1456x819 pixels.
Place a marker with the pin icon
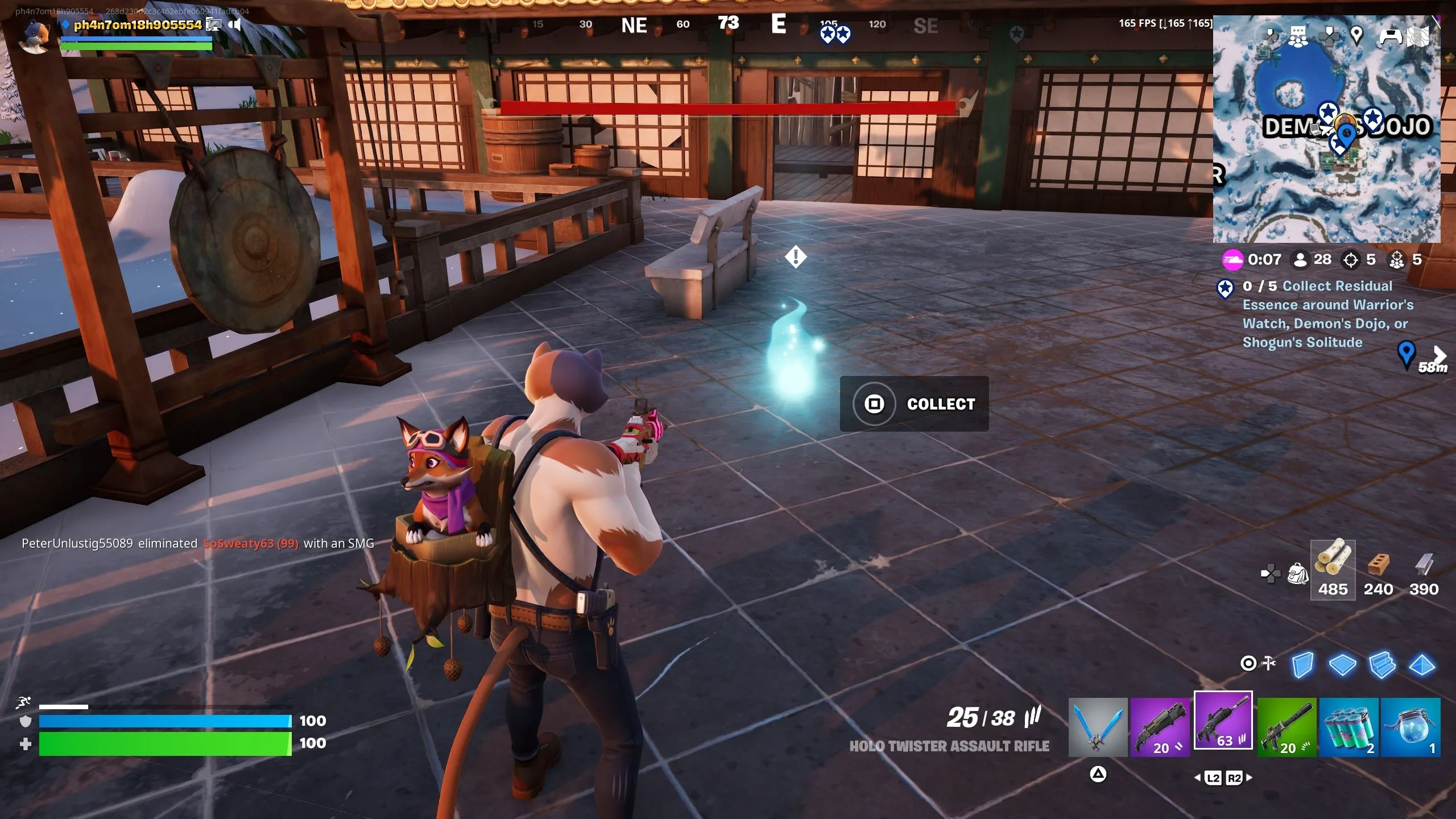pos(1356,36)
